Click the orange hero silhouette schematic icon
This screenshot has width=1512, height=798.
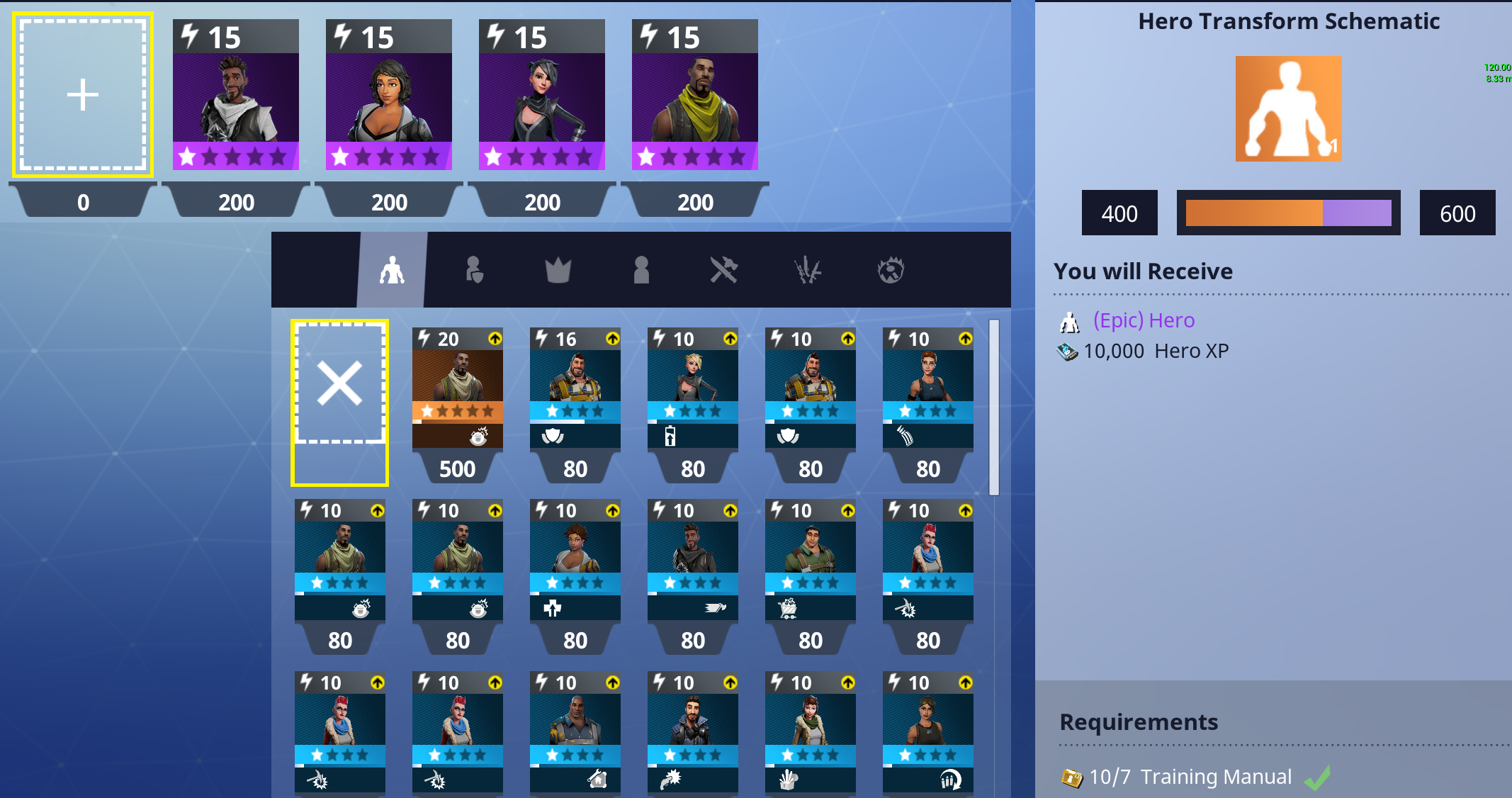coord(1288,108)
